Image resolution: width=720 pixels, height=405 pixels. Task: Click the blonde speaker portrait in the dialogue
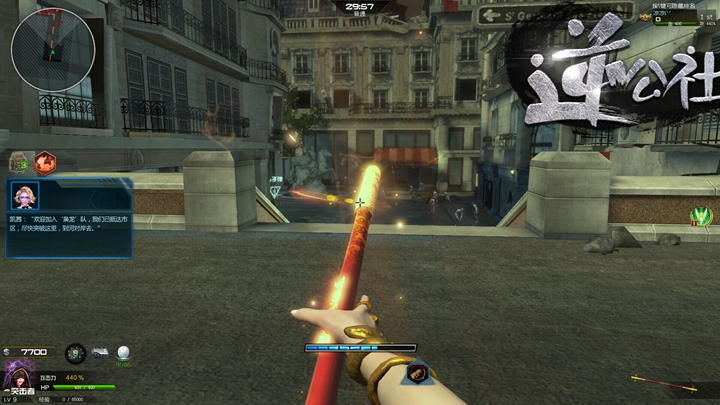point(24,195)
